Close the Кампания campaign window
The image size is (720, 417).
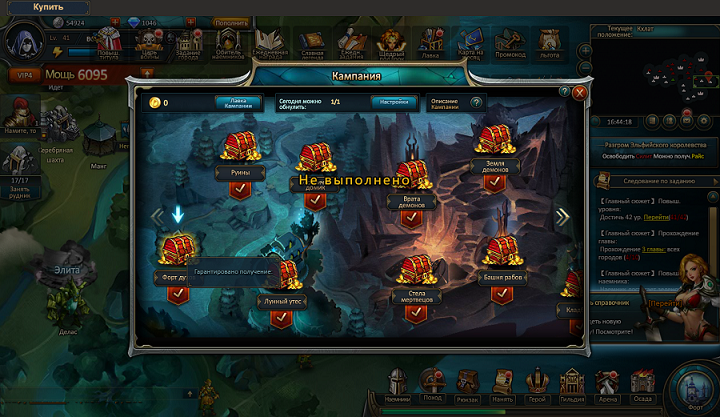click(580, 92)
